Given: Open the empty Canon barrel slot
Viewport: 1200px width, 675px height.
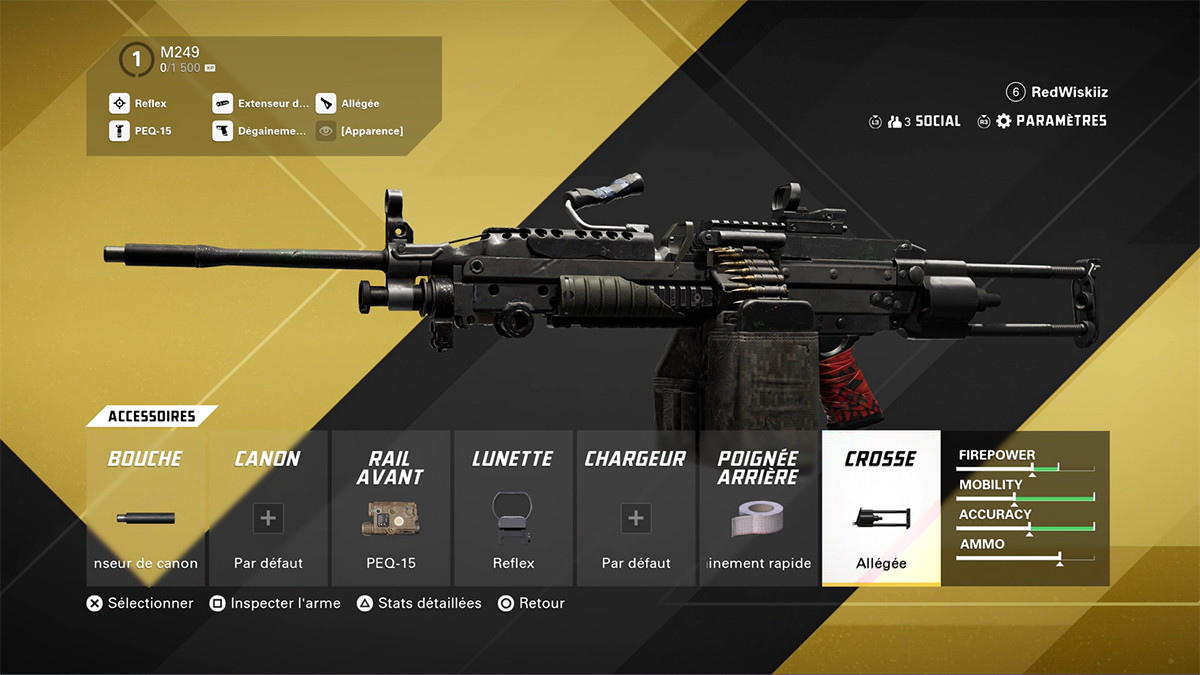Looking at the screenshot, I should [268, 508].
